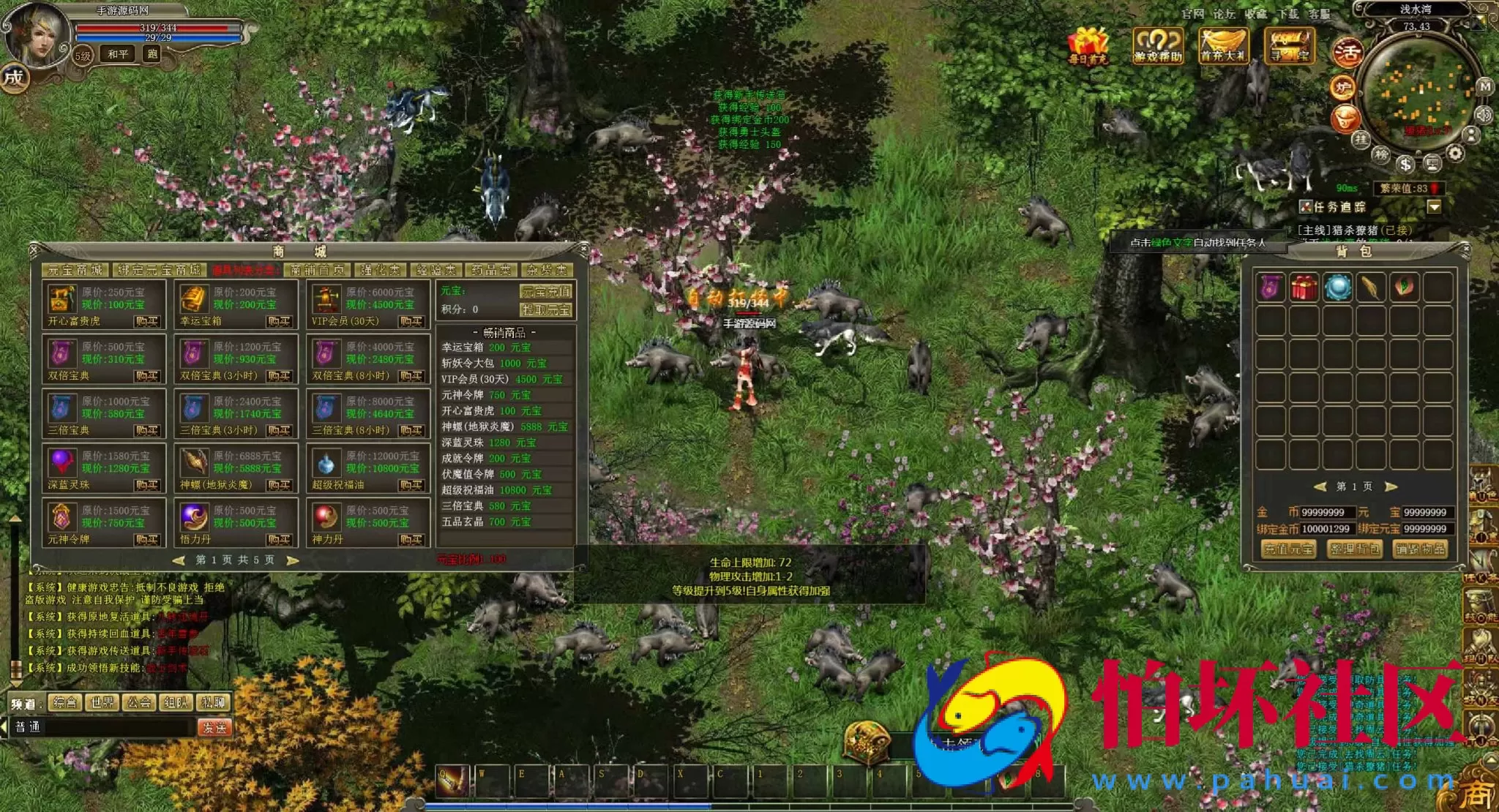Open the 首充大礼 first recharge gift
The height and width of the screenshot is (812, 1499).
tap(1223, 45)
